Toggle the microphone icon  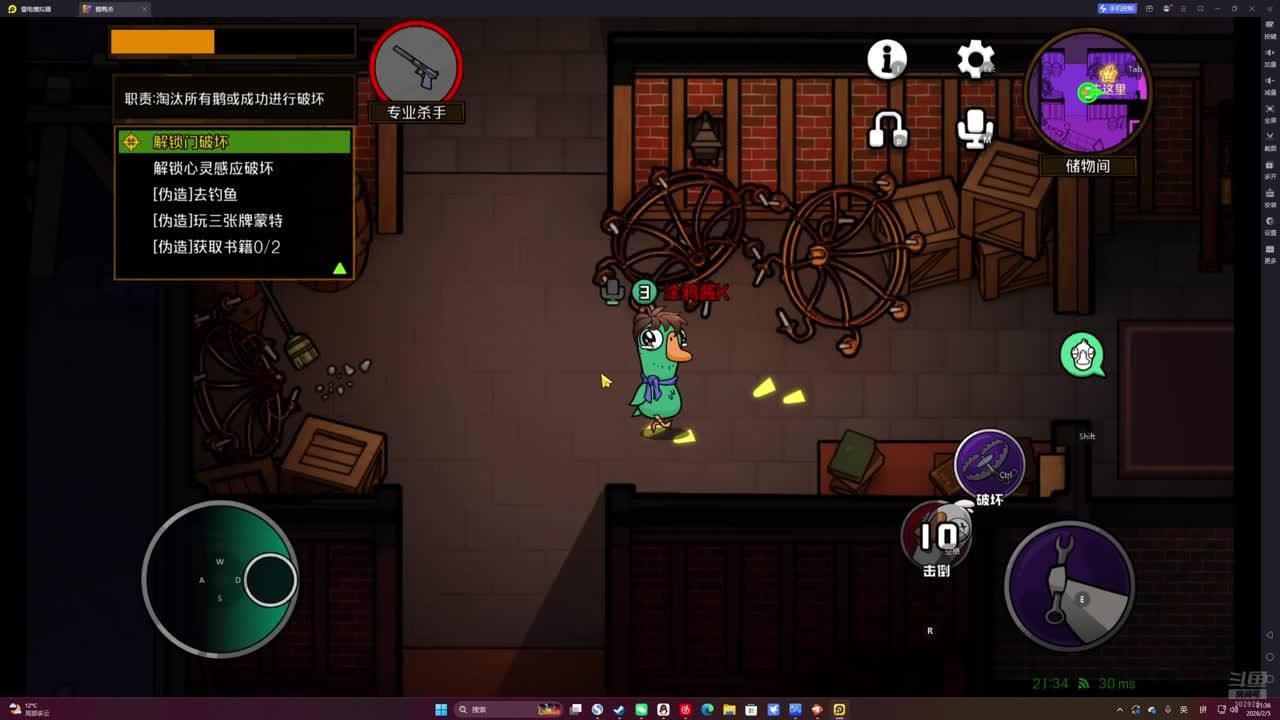pos(975,129)
